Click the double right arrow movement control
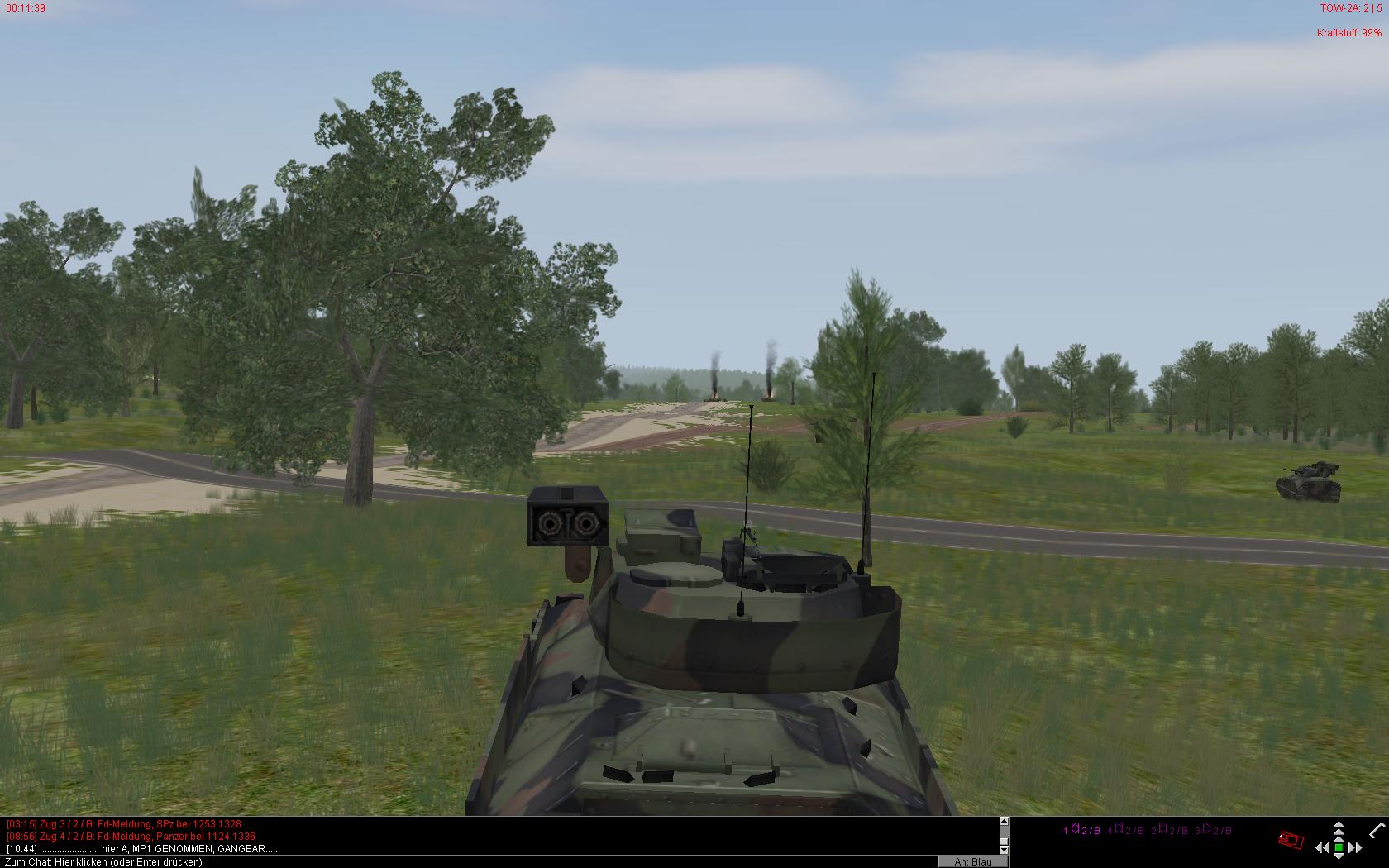 coord(1355,847)
